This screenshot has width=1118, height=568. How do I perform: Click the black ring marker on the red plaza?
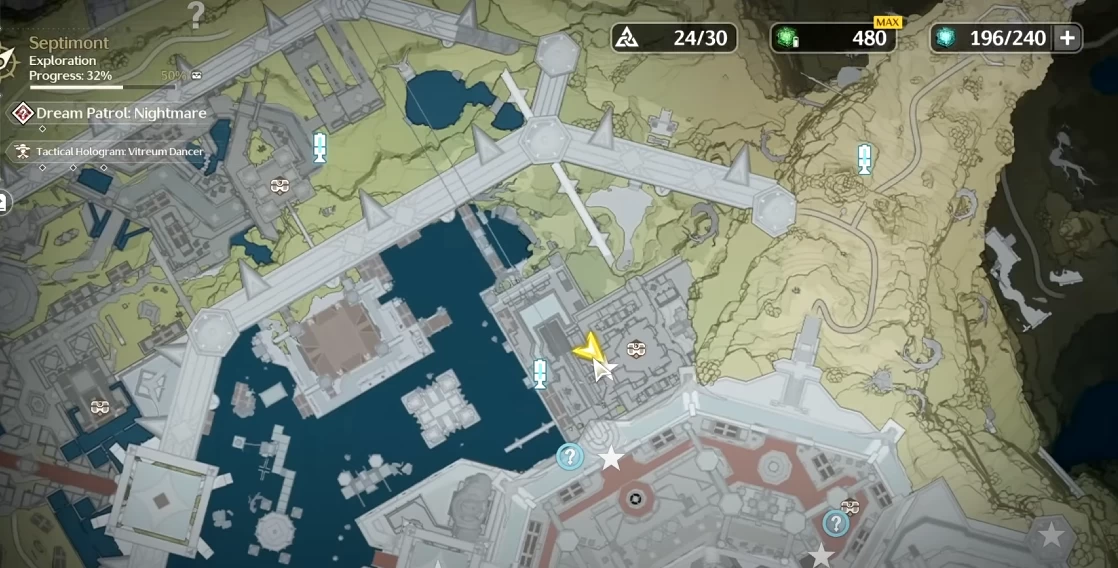coord(633,499)
